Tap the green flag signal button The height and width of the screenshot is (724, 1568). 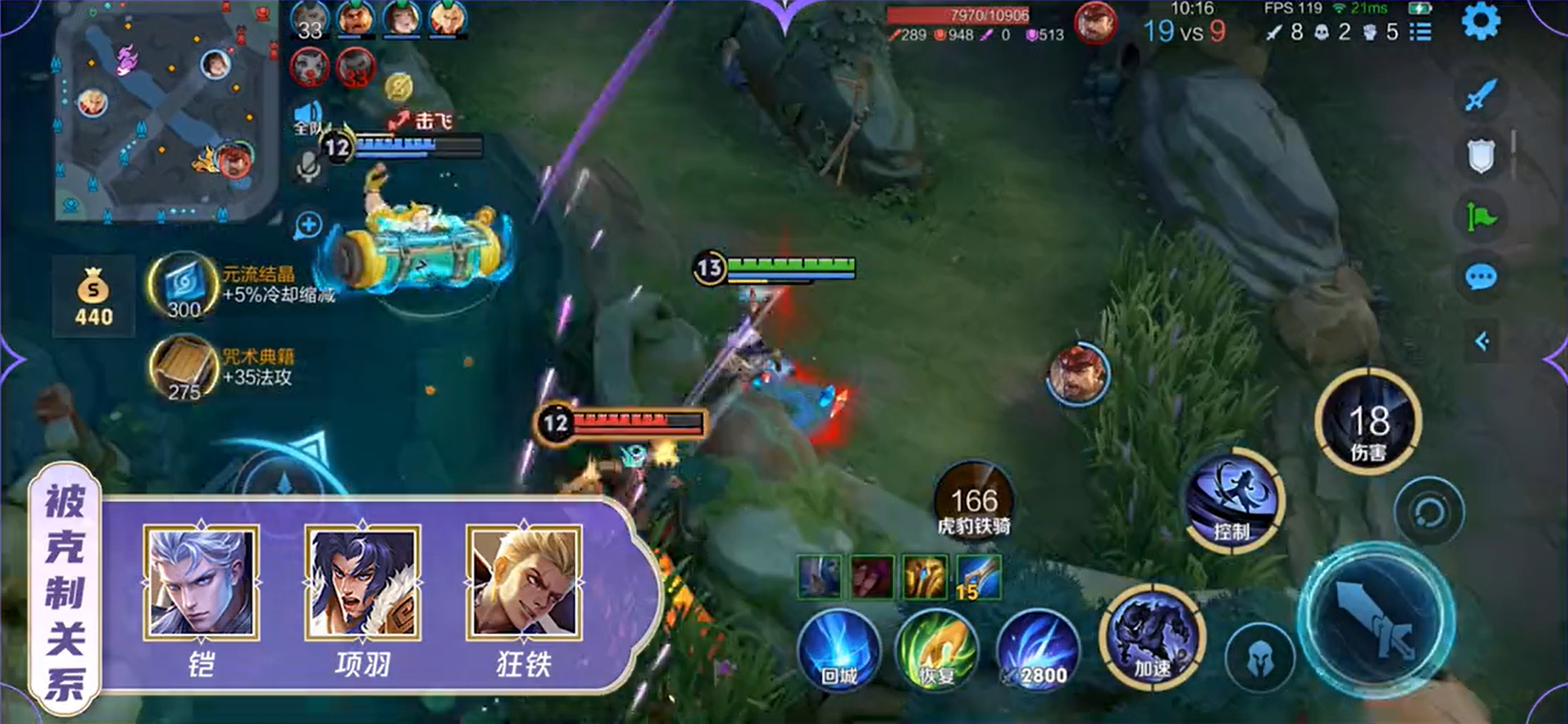1481,216
